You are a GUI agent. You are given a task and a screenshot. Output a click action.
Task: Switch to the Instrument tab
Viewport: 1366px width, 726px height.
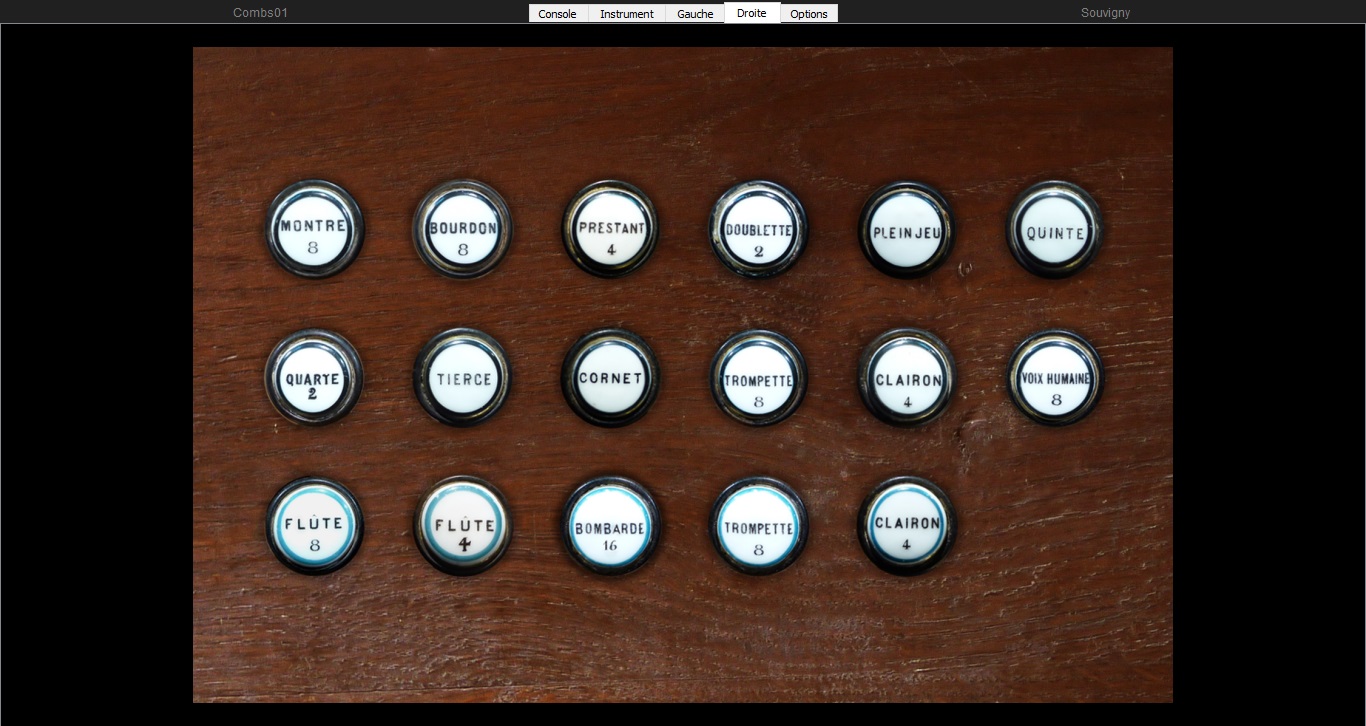point(626,13)
